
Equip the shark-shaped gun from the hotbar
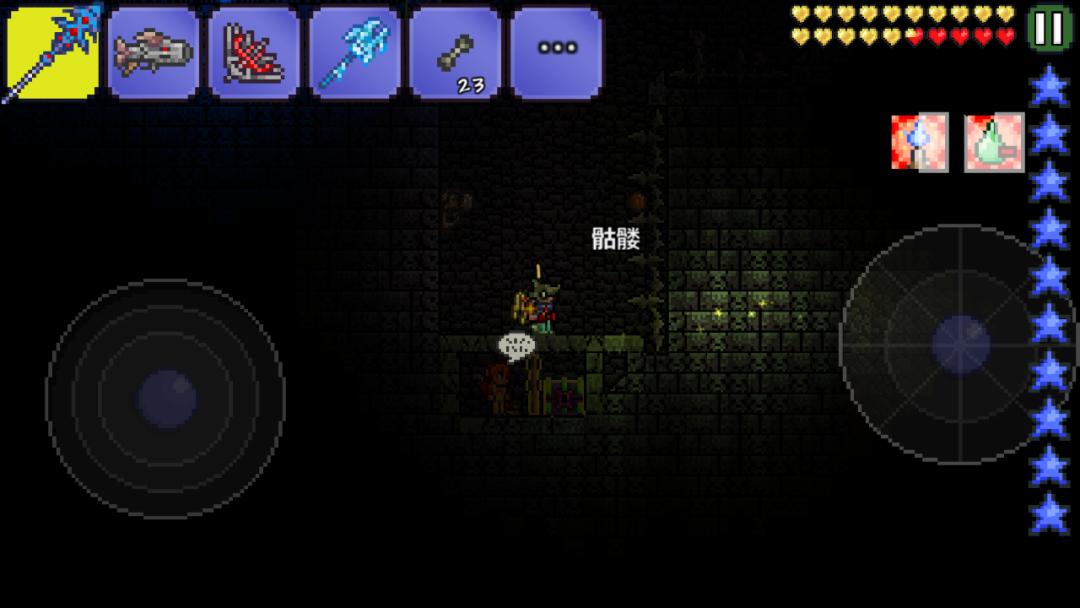pyautogui.click(x=153, y=53)
